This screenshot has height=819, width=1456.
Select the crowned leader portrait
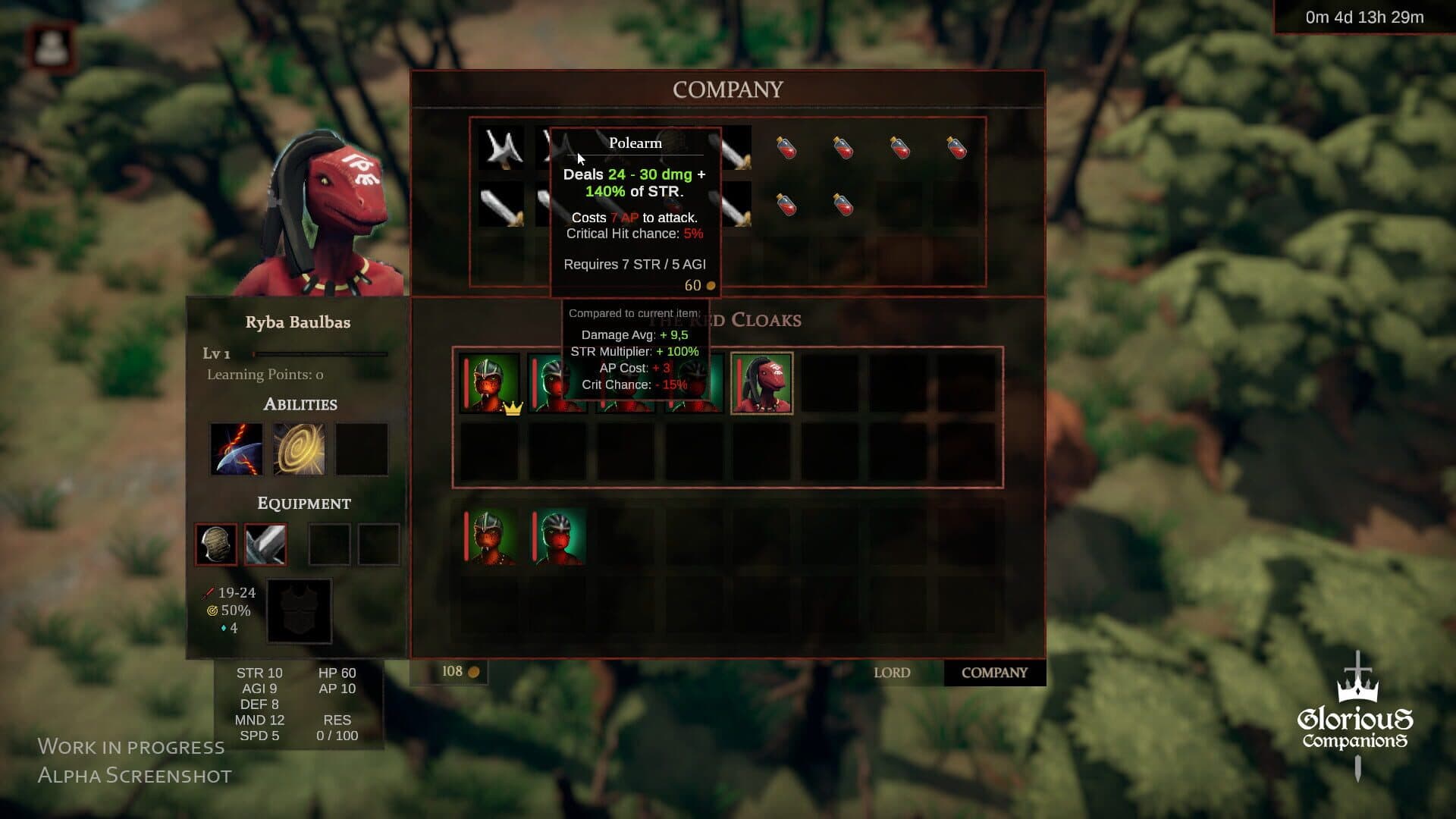[490, 383]
